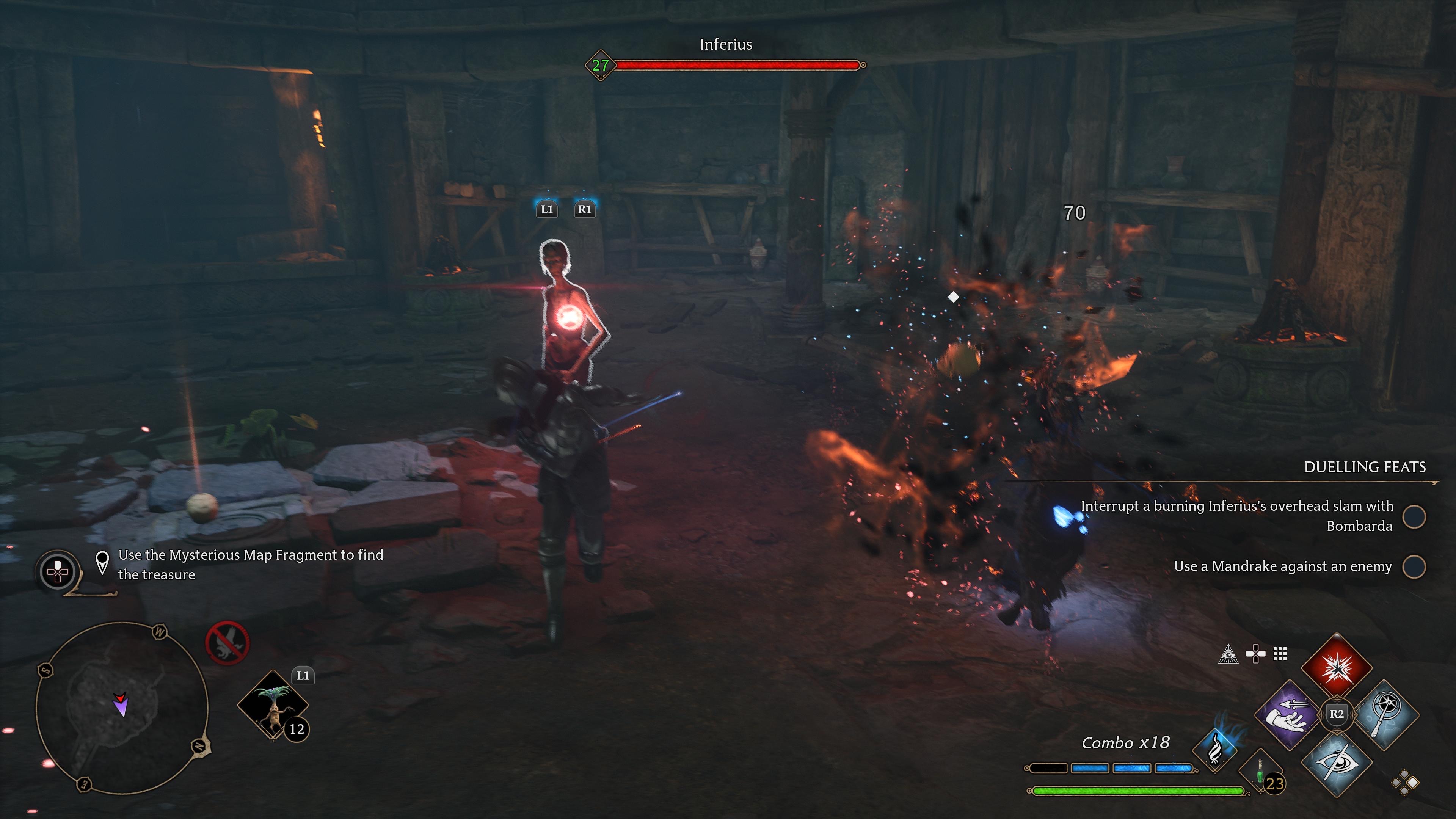Image resolution: width=1456 pixels, height=819 pixels.
Task: Open the nine-square grid icon
Action: 1280,654
